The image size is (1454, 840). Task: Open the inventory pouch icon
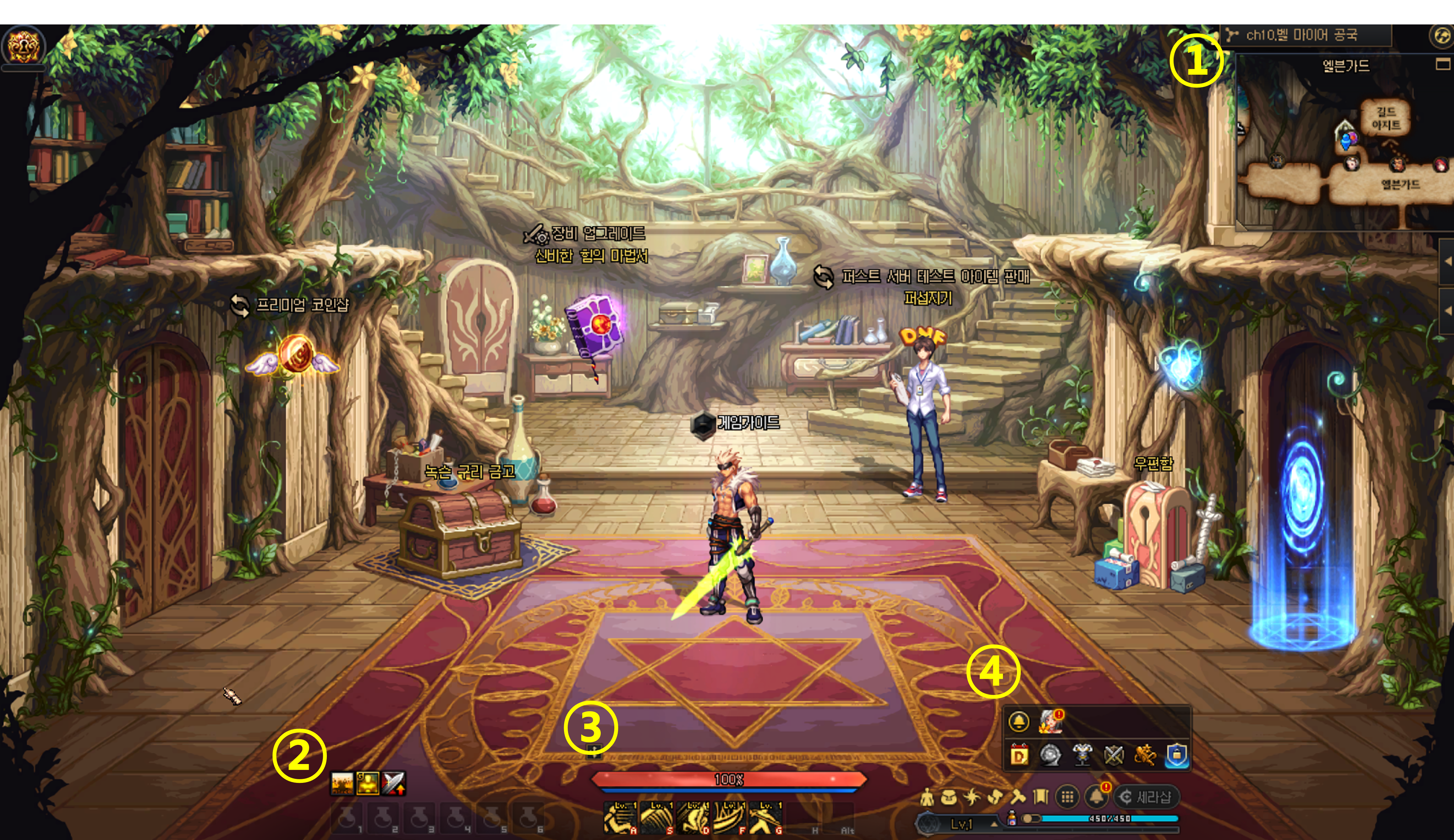[x=948, y=797]
